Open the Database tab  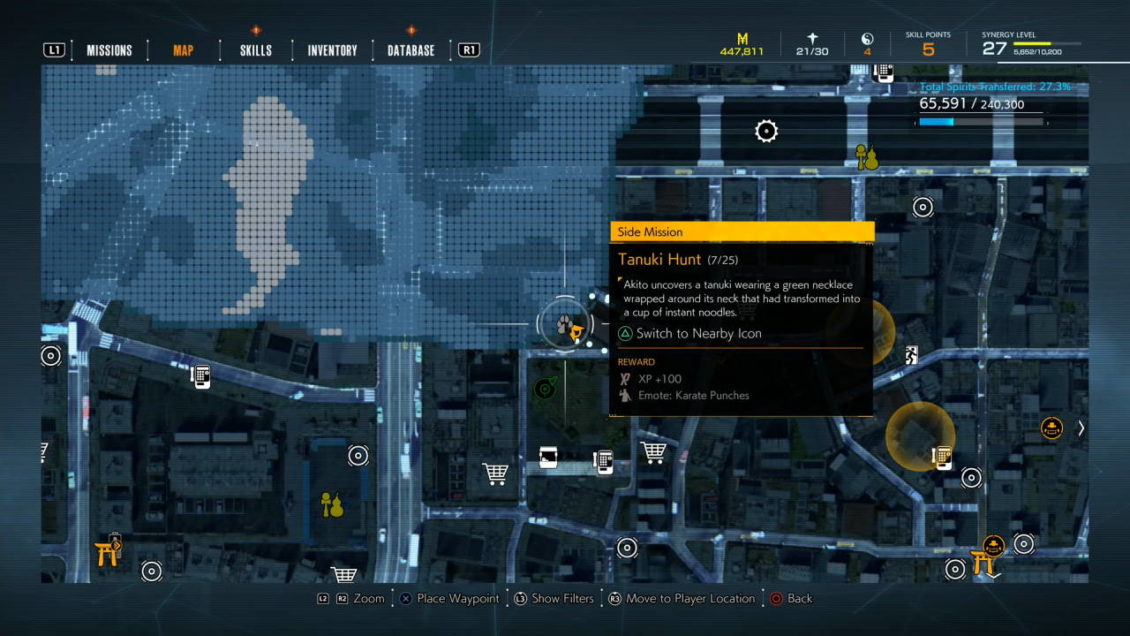pos(411,50)
